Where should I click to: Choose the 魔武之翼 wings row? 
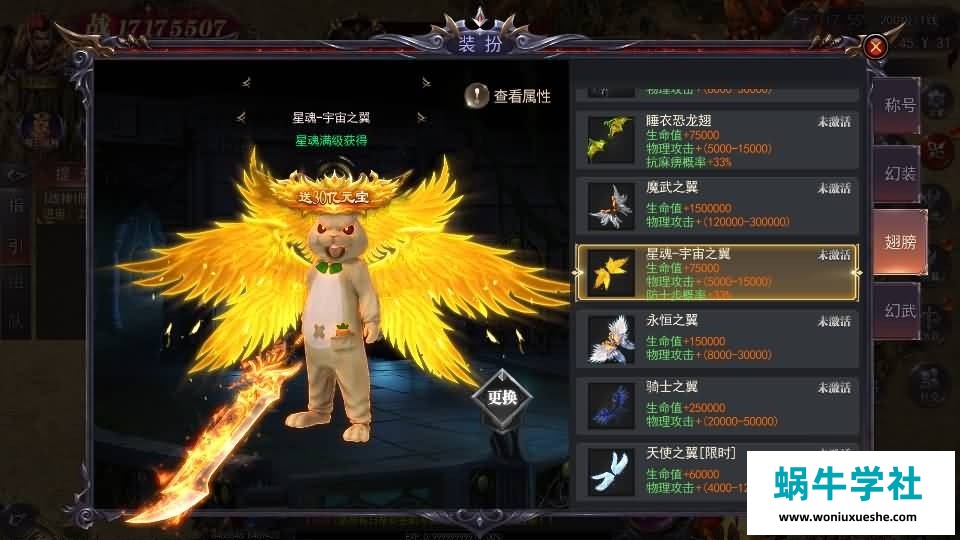pos(717,206)
